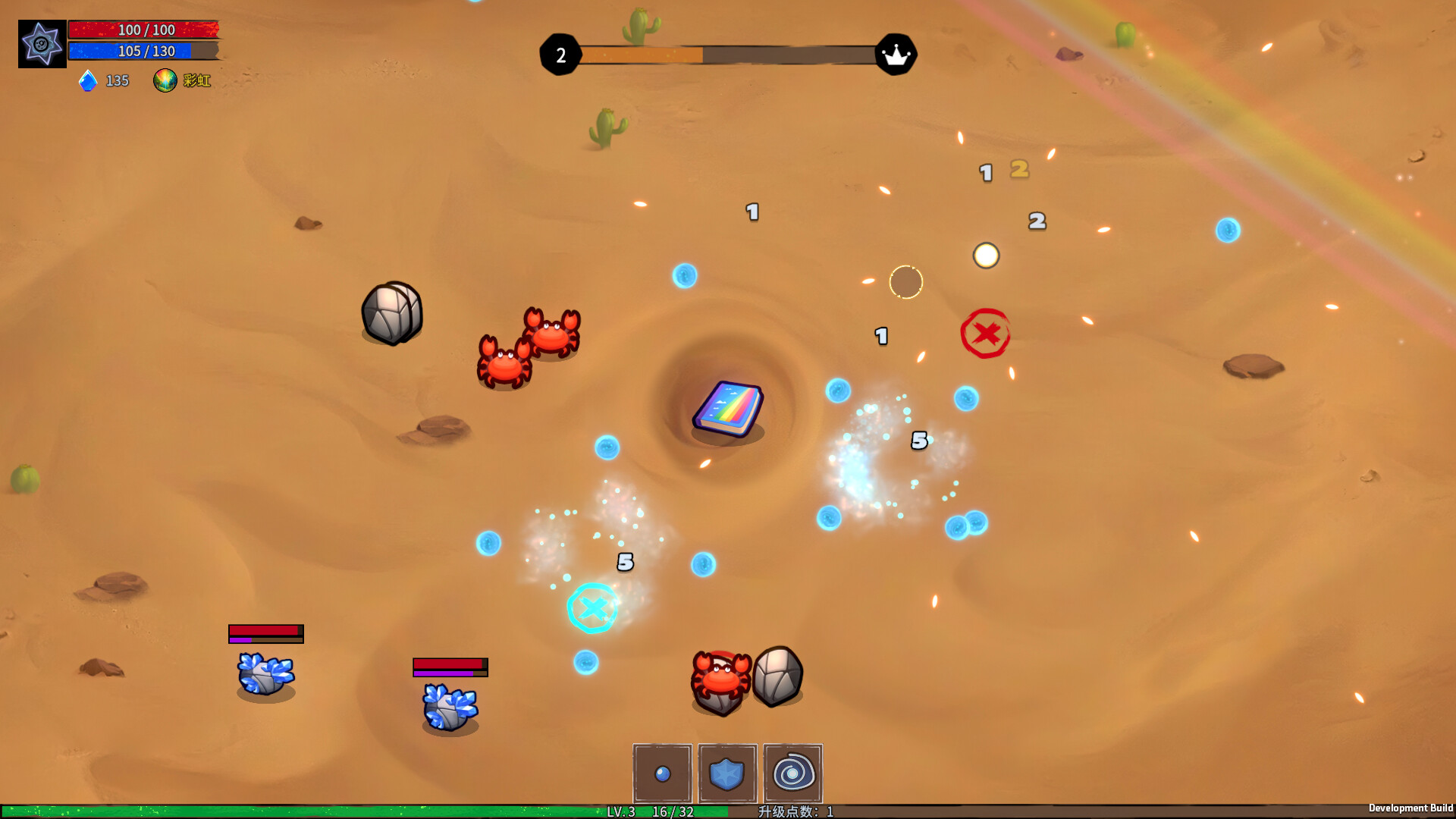Click the blue mana bar showing 105/130

tap(144, 52)
